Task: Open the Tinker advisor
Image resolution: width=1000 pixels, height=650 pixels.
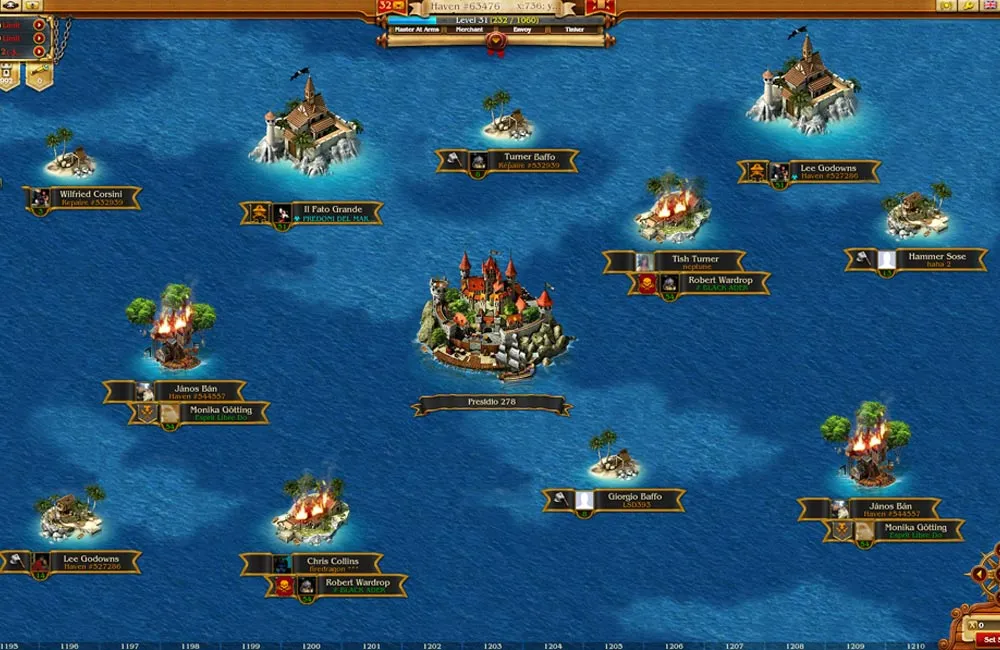Action: tap(574, 30)
